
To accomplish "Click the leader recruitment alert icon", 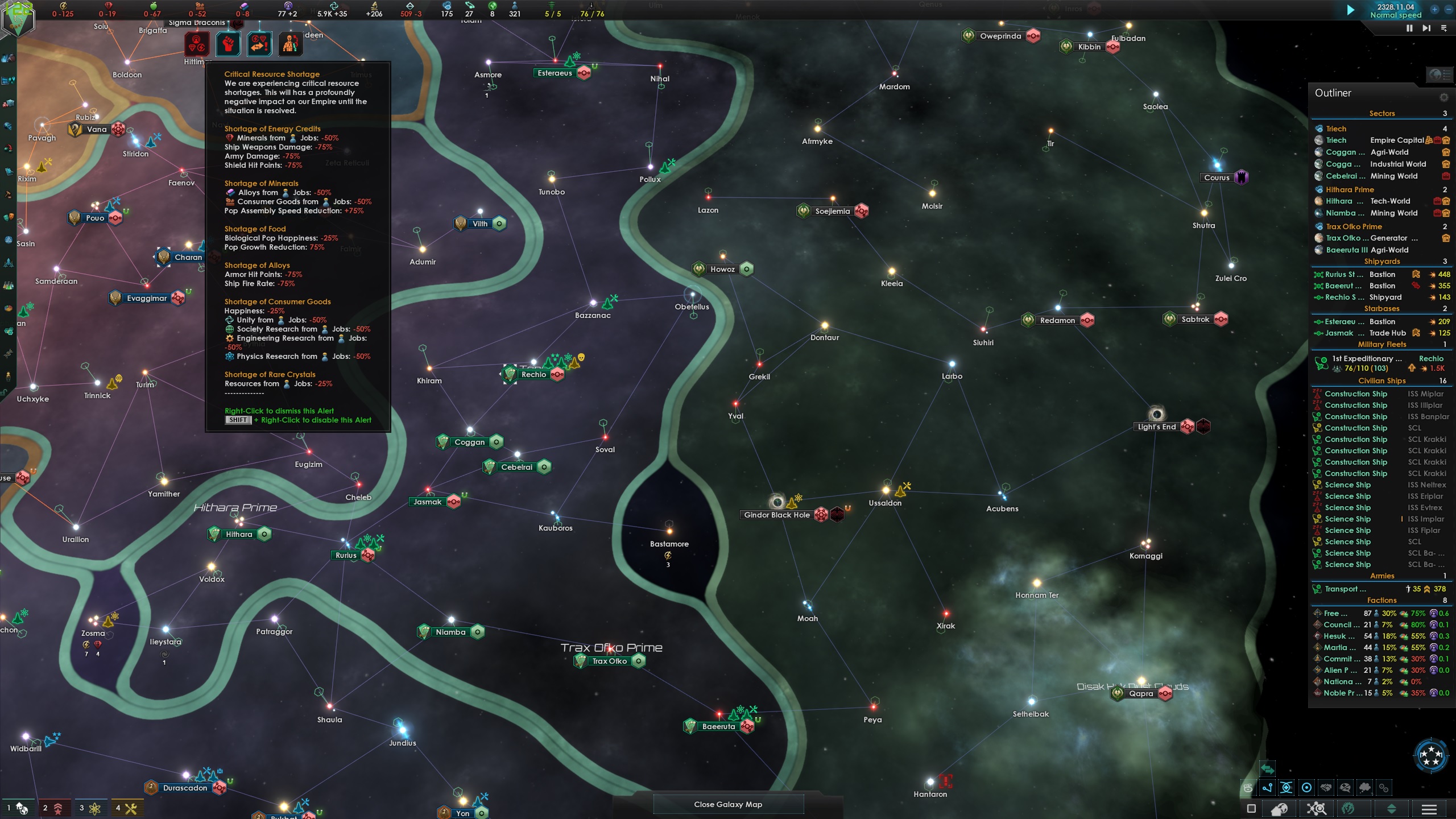I will 290,44.
